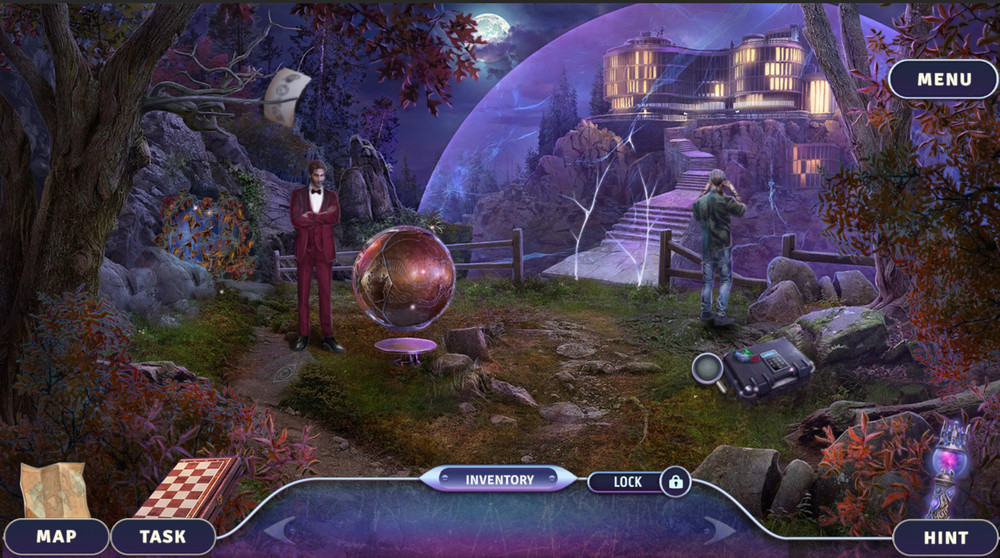Screen dimensions: 1000x558
Task: Toggle the inventory Lock
Action: point(640,482)
